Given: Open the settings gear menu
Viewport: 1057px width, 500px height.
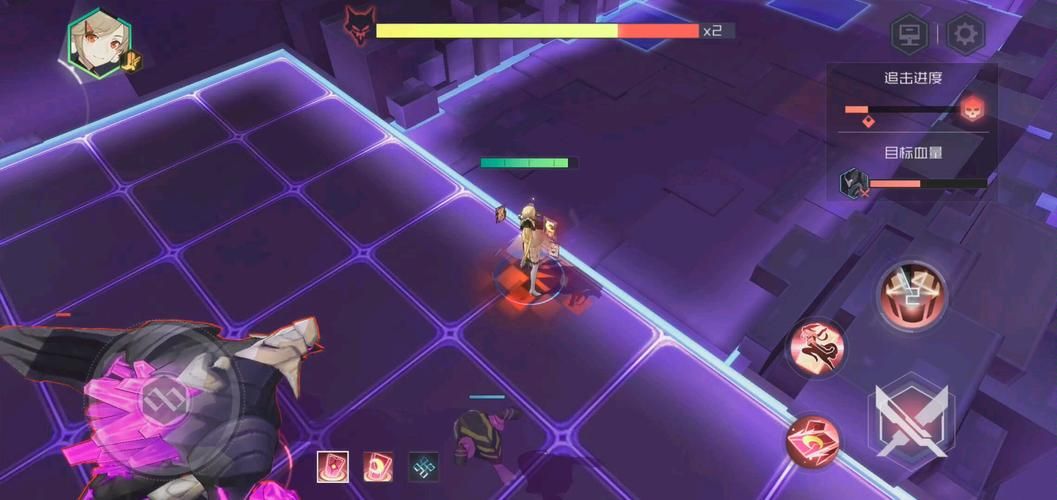Looking at the screenshot, I should [966, 35].
